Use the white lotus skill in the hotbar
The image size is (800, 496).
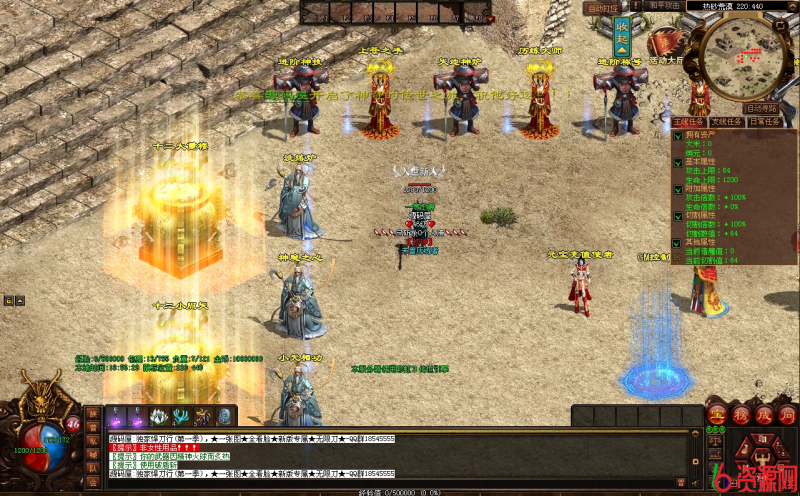pyautogui.click(x=158, y=417)
